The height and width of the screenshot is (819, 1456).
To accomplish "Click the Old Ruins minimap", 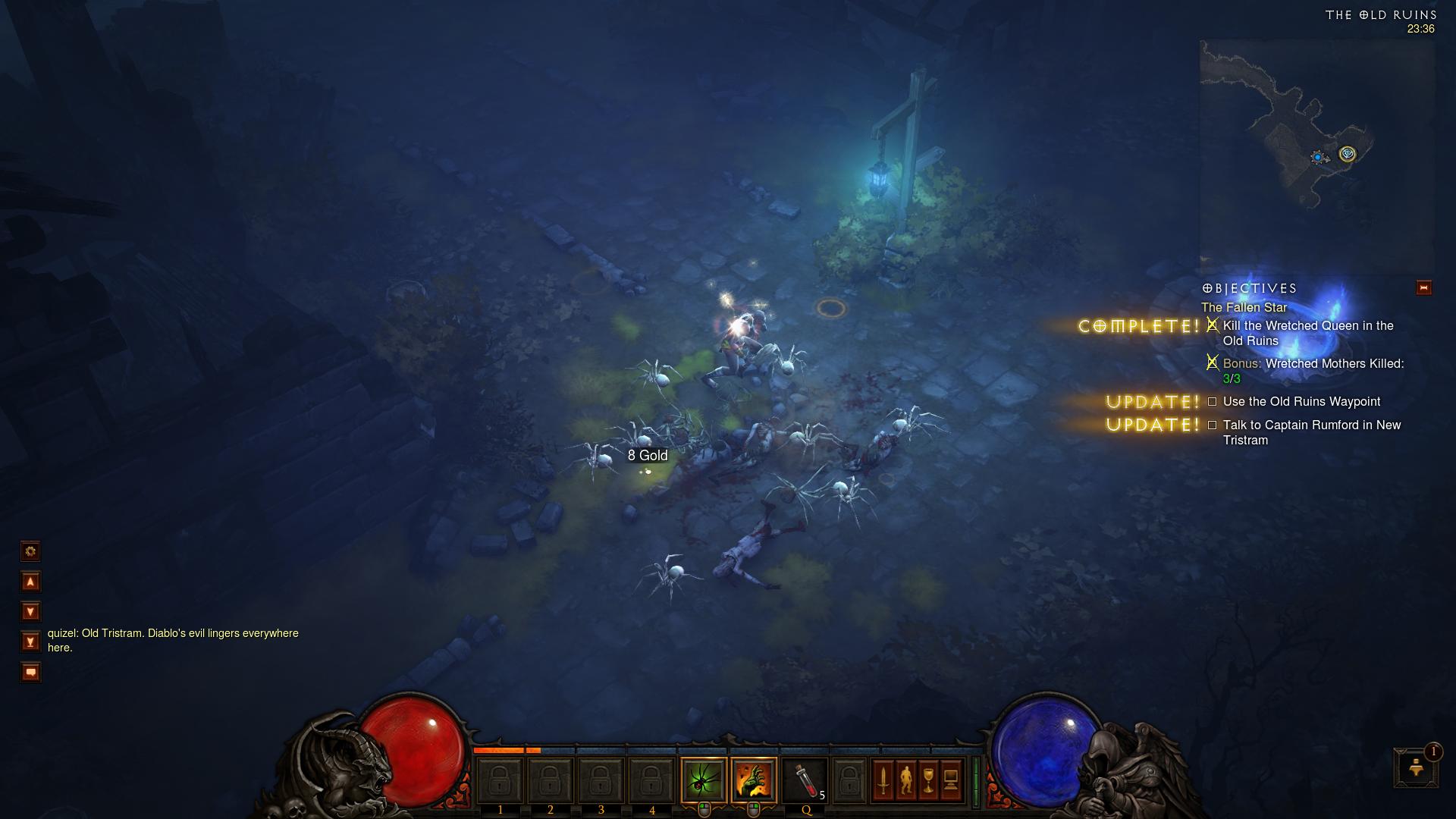I will [1316, 155].
